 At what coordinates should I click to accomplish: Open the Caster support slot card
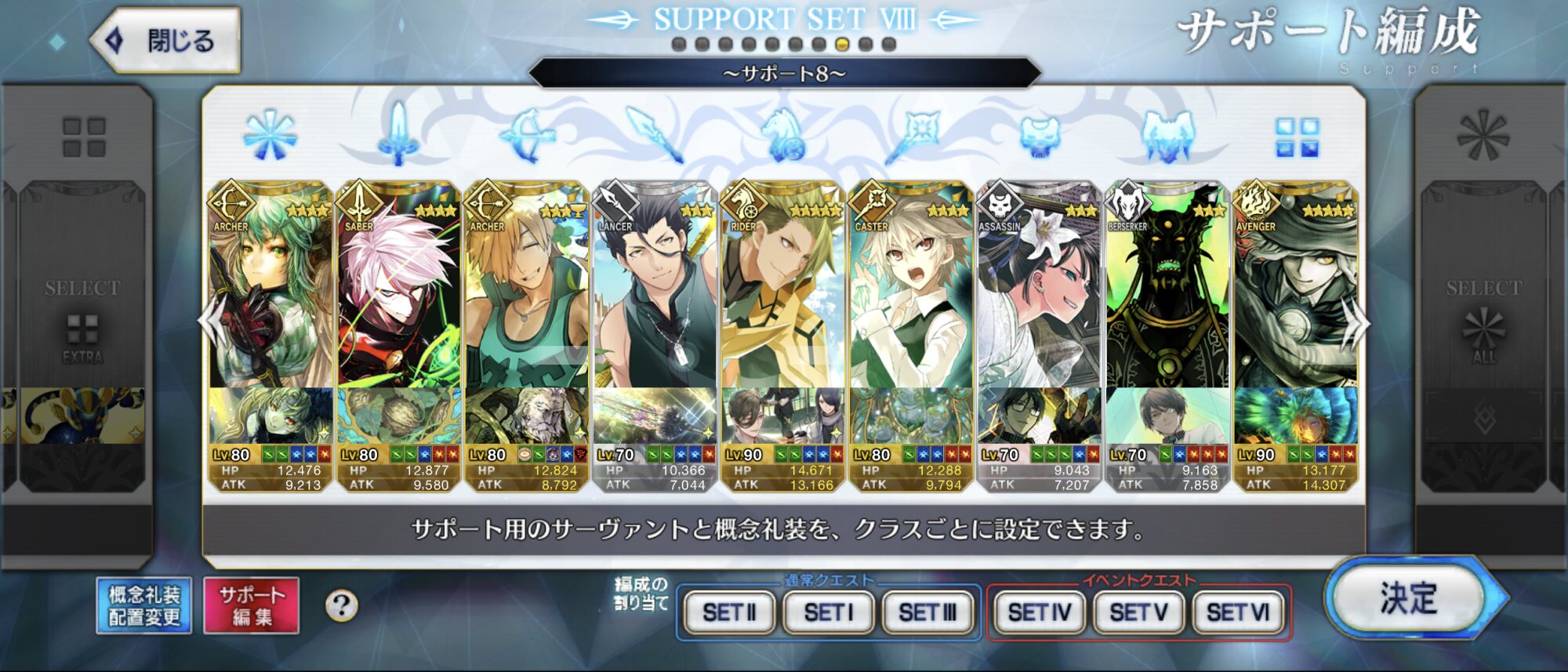911,314
